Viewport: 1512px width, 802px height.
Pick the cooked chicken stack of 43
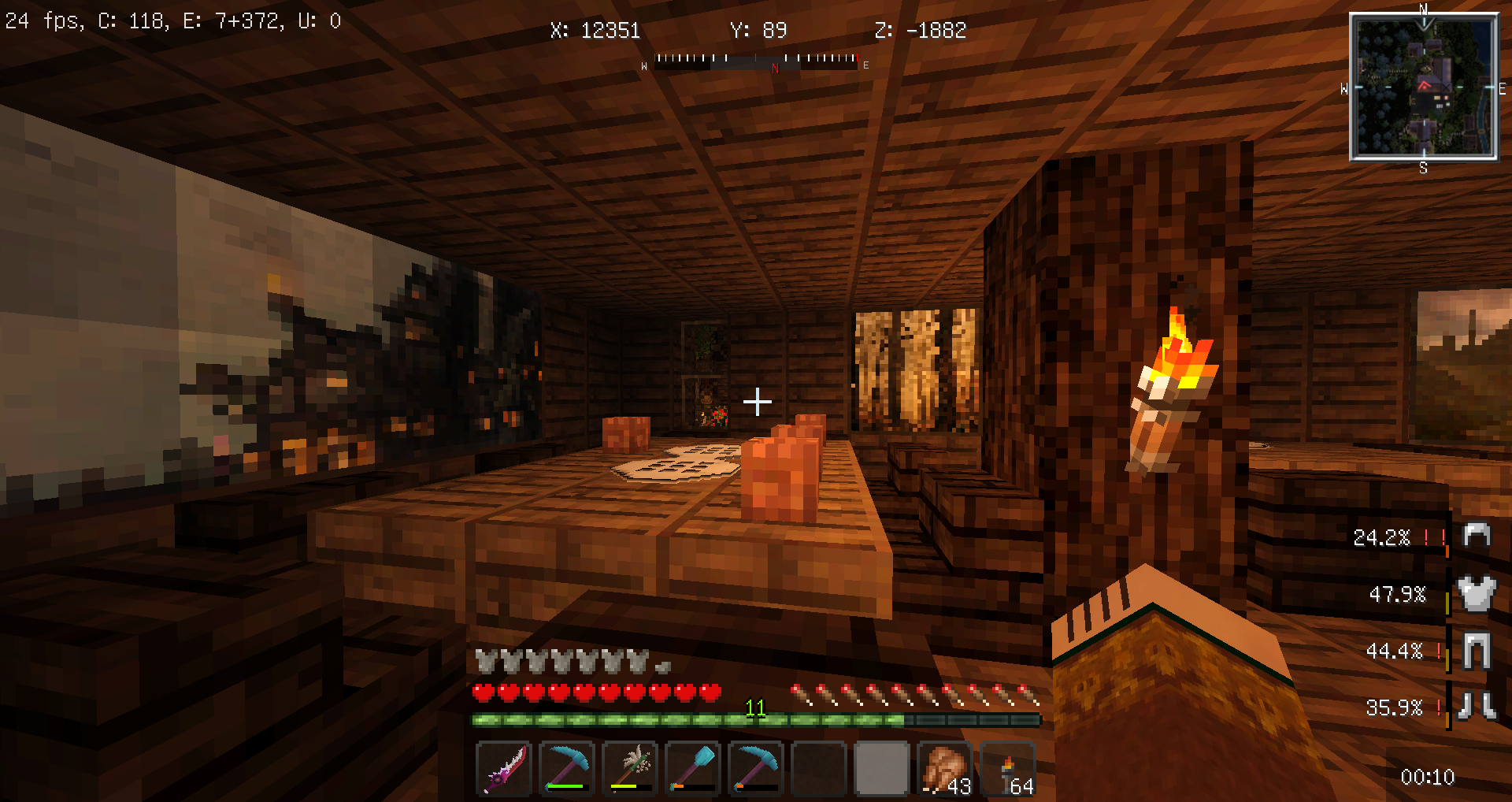[x=945, y=768]
